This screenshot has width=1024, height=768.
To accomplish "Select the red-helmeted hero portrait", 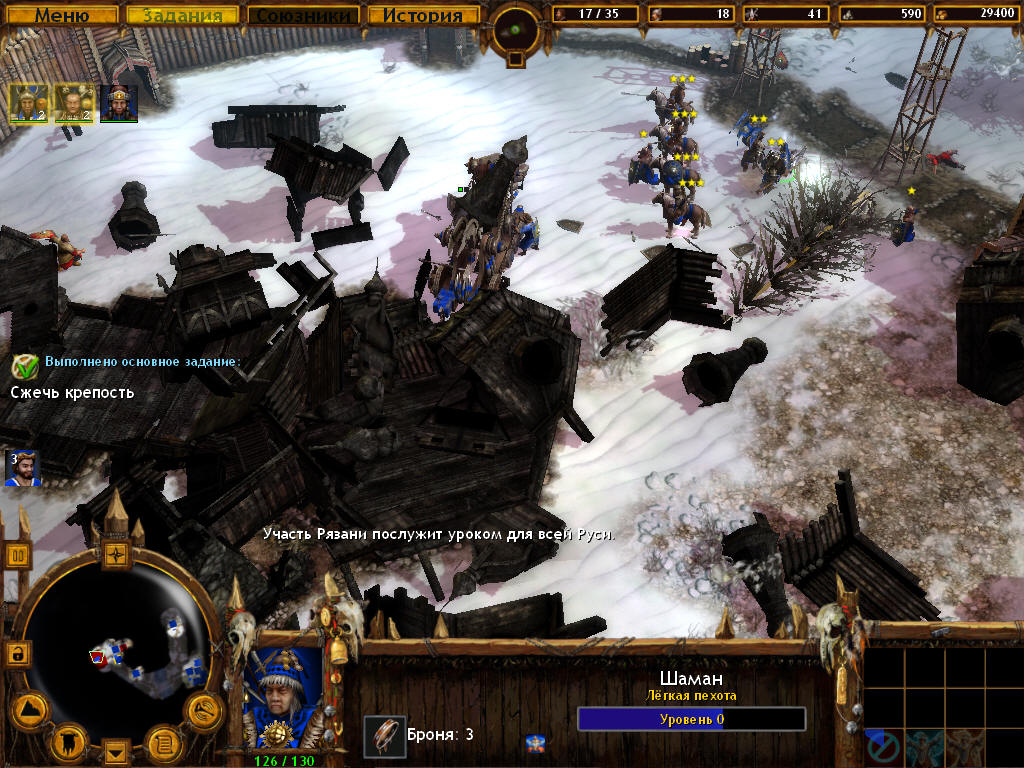I will (x=118, y=103).
